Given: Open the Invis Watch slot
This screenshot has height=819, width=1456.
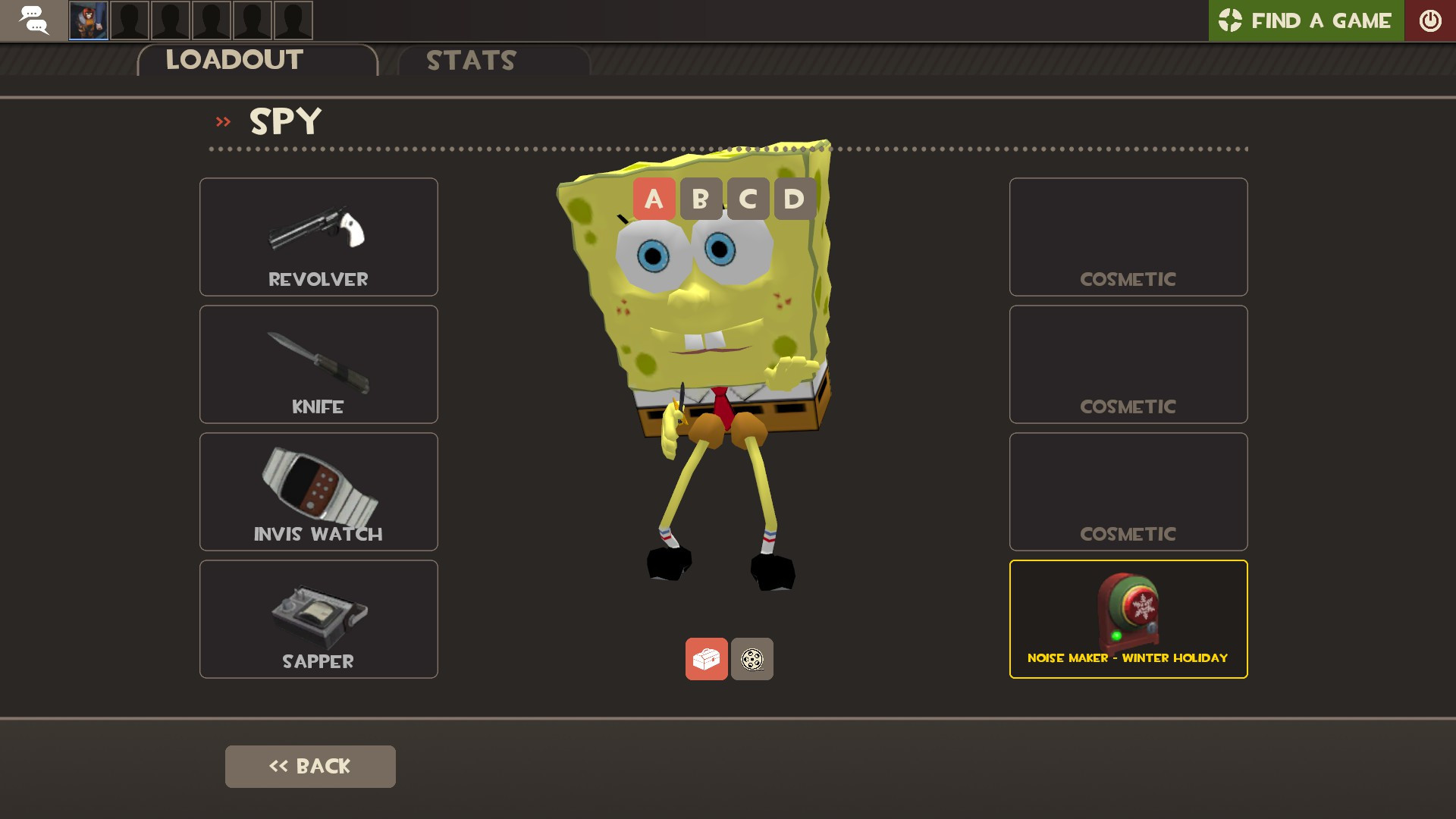Looking at the screenshot, I should point(318,491).
